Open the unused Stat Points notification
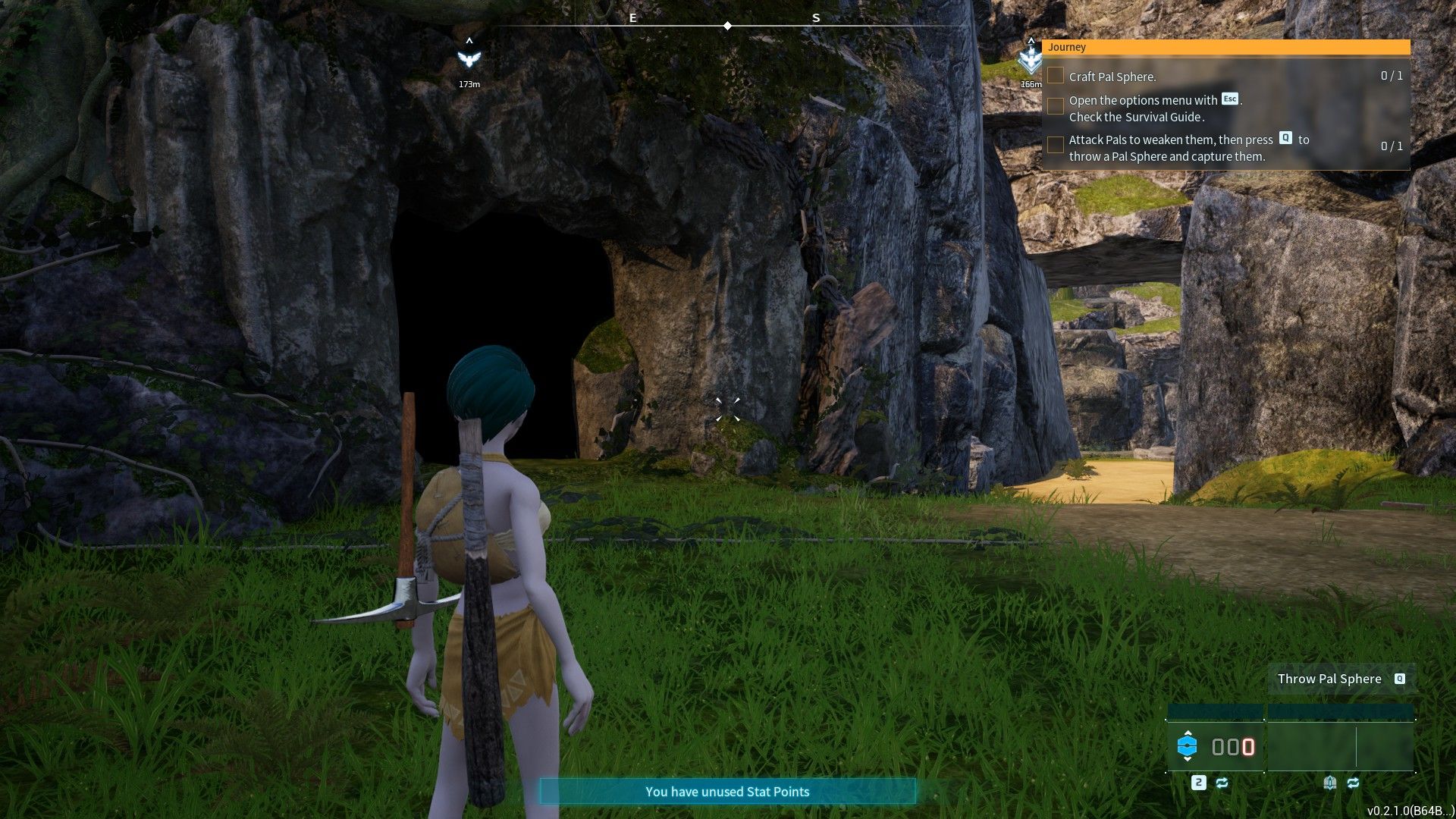Image resolution: width=1456 pixels, height=819 pixels. (x=727, y=792)
